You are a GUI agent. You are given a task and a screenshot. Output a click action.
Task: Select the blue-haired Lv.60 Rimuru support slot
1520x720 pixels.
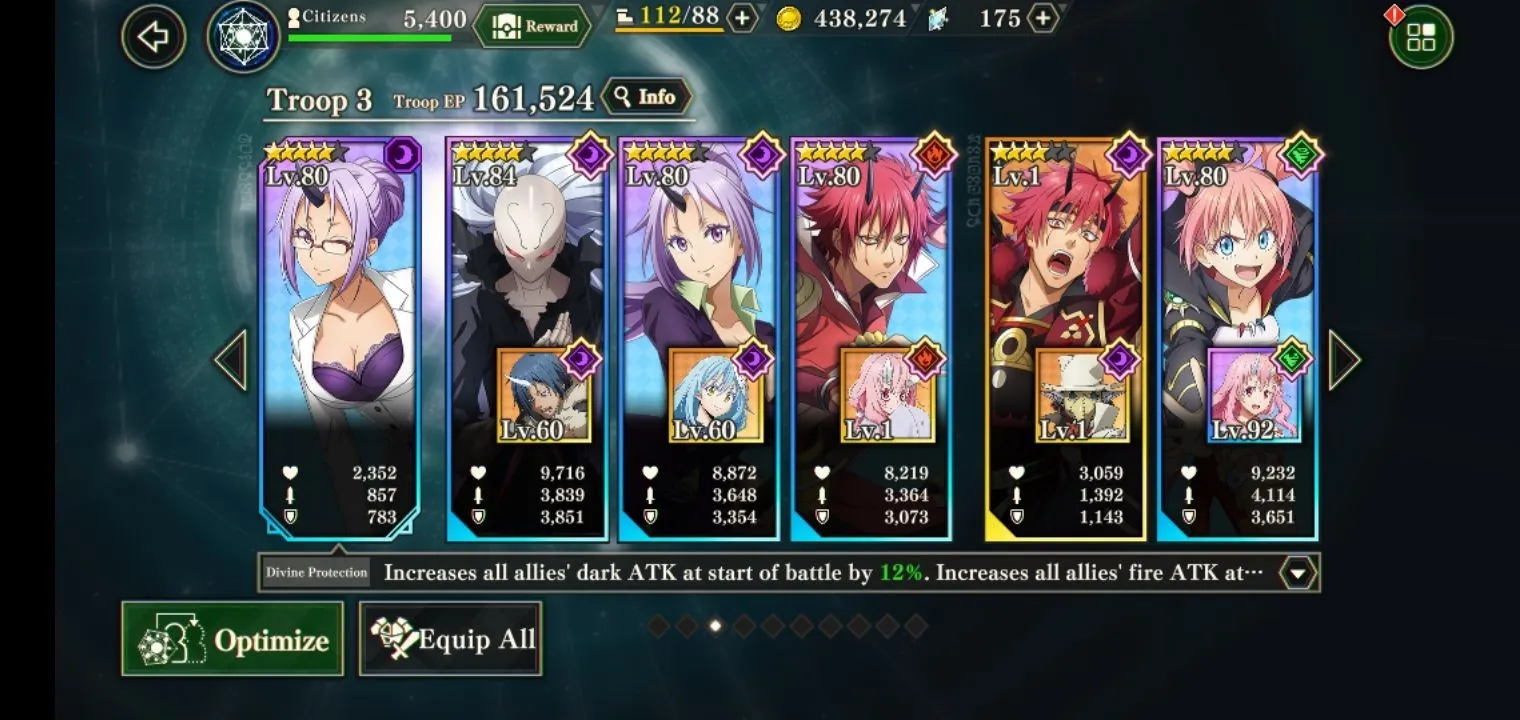pyautogui.click(x=715, y=397)
